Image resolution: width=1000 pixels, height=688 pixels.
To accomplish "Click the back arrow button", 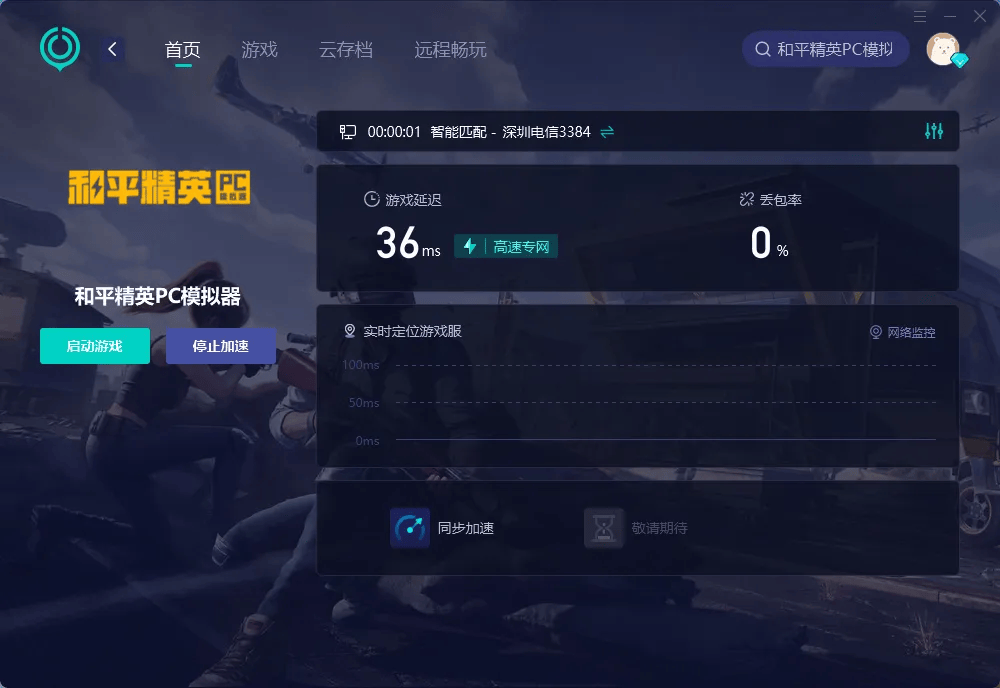I will pyautogui.click(x=113, y=49).
